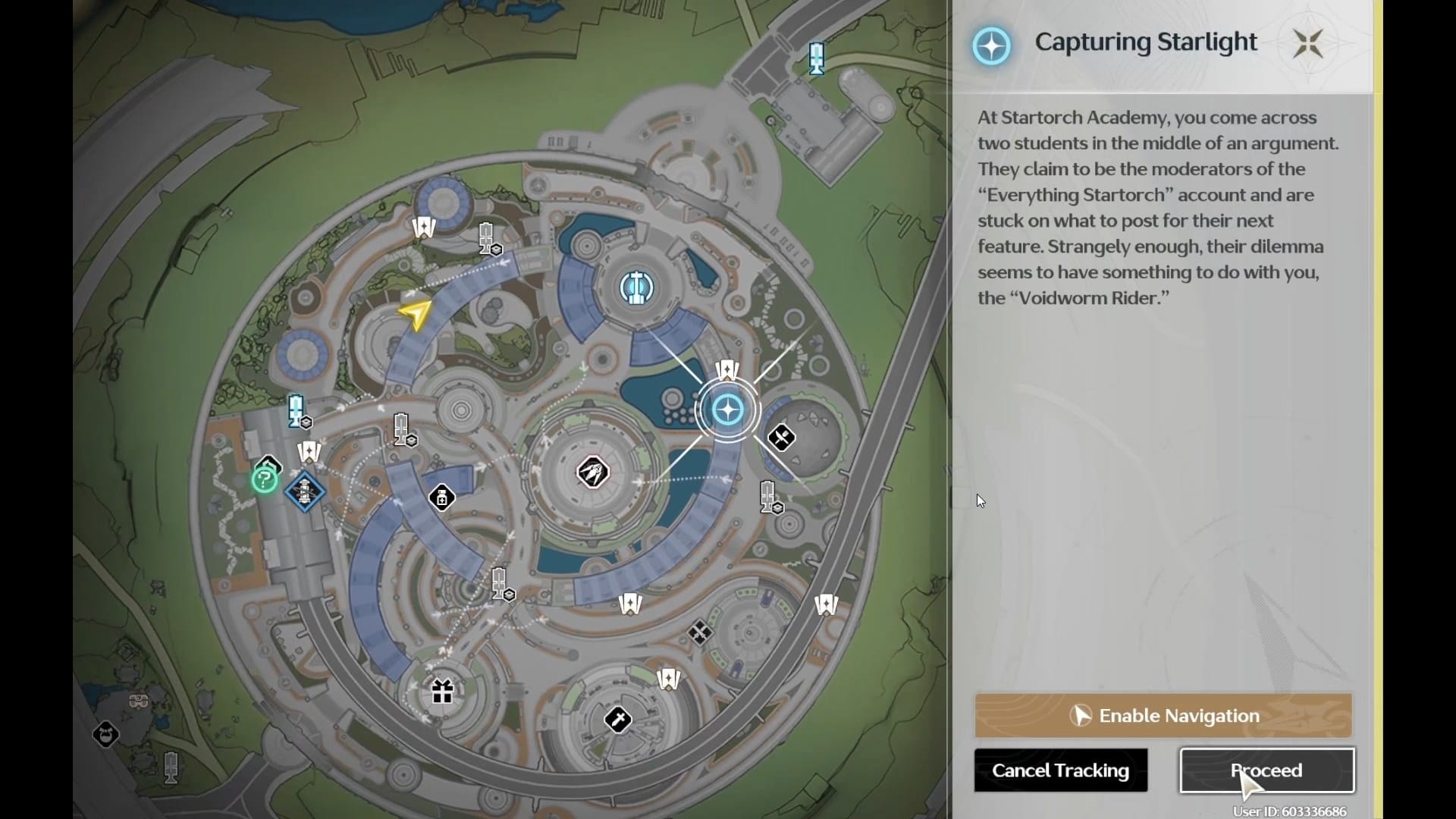Select the angry face boss marker
The height and width of the screenshot is (819, 1456).
(x=105, y=734)
